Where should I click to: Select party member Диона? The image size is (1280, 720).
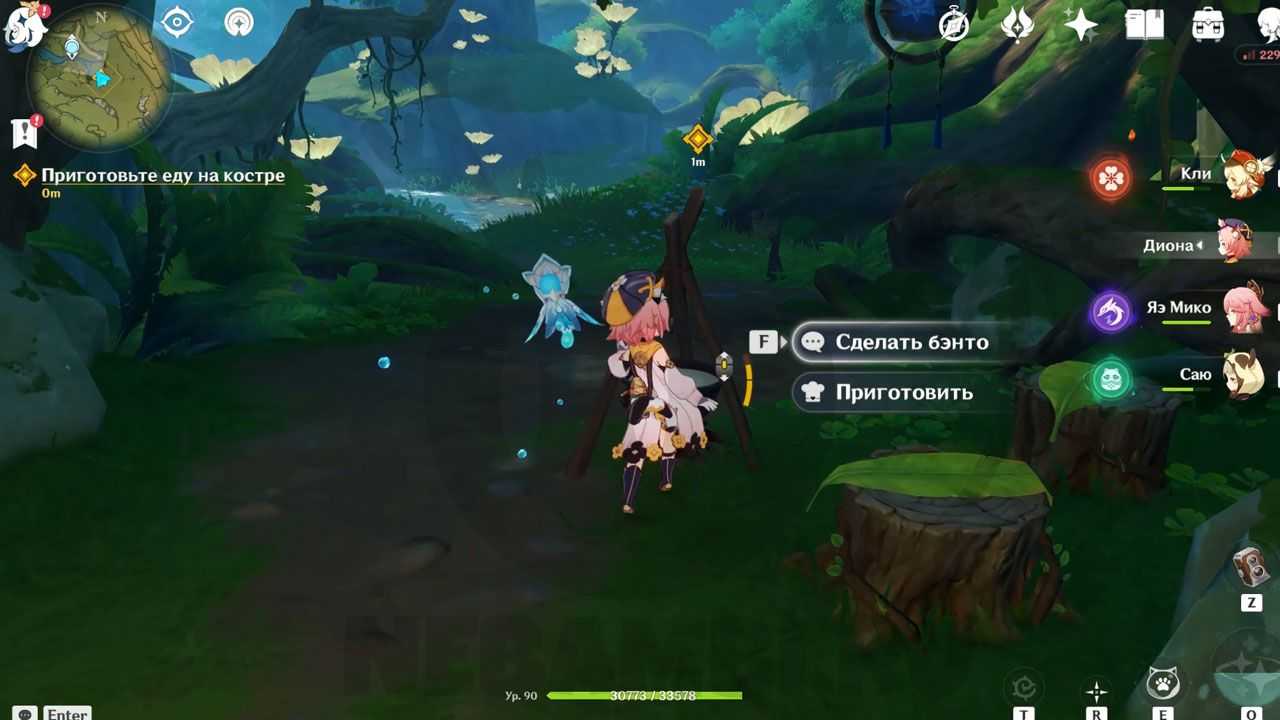(x=1236, y=243)
